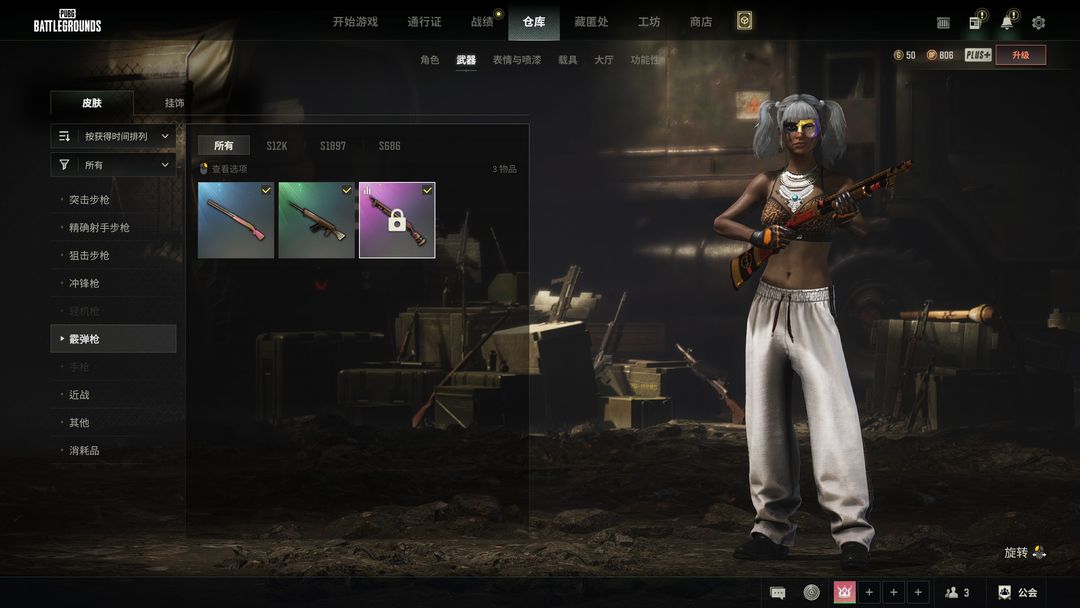Switch to the 通行证 pass tab

click(424, 22)
